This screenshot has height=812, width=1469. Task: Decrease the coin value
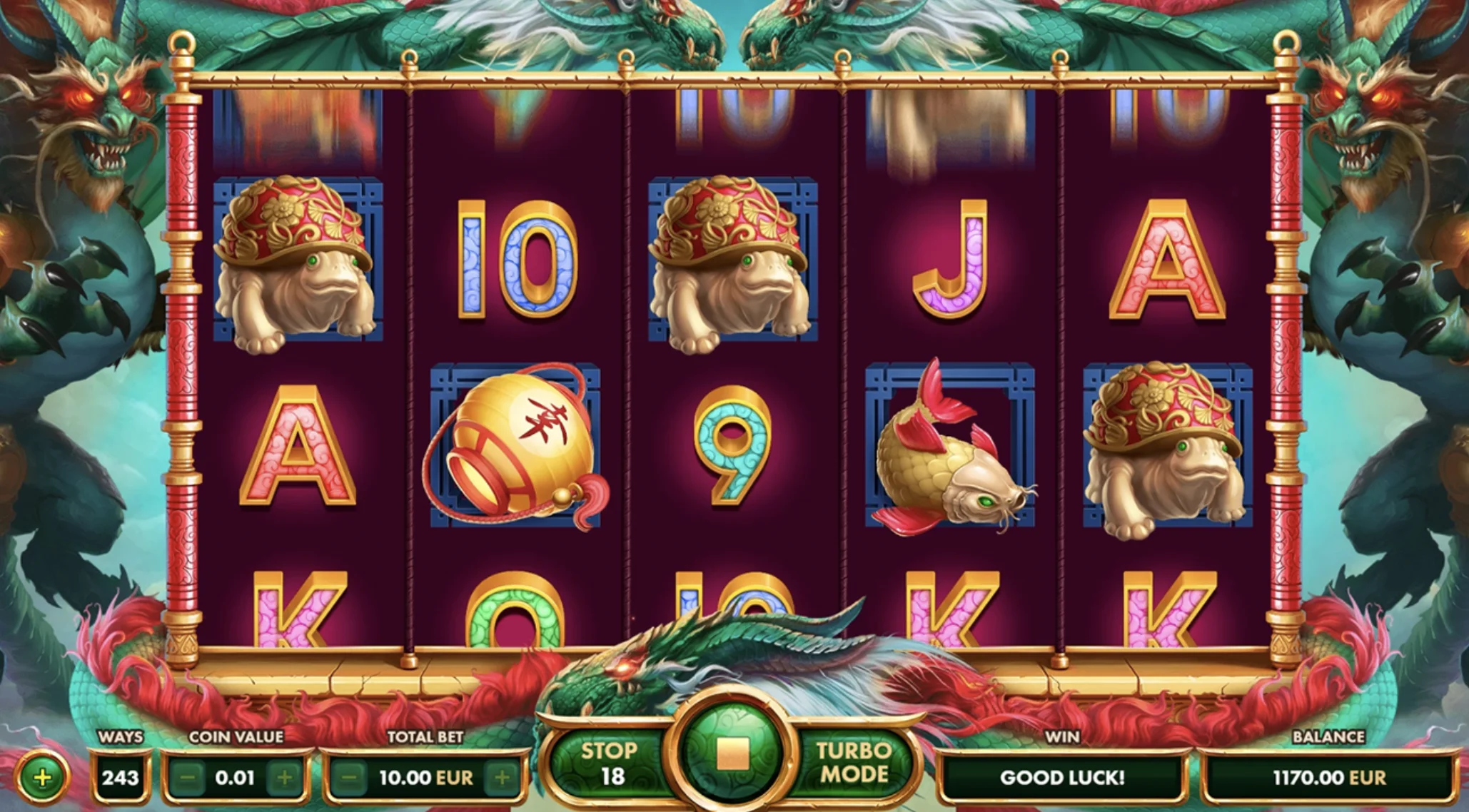pyautogui.click(x=187, y=777)
